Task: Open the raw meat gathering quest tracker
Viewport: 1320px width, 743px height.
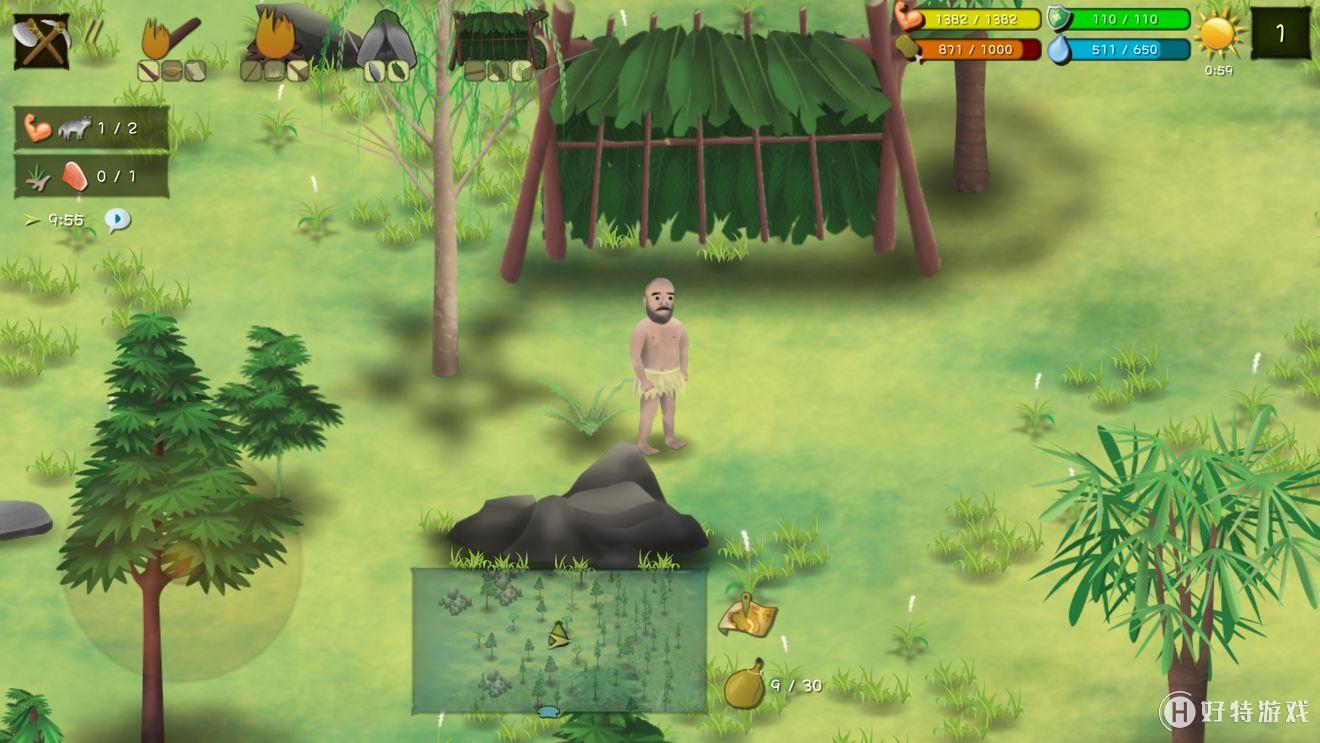Action: (x=91, y=177)
